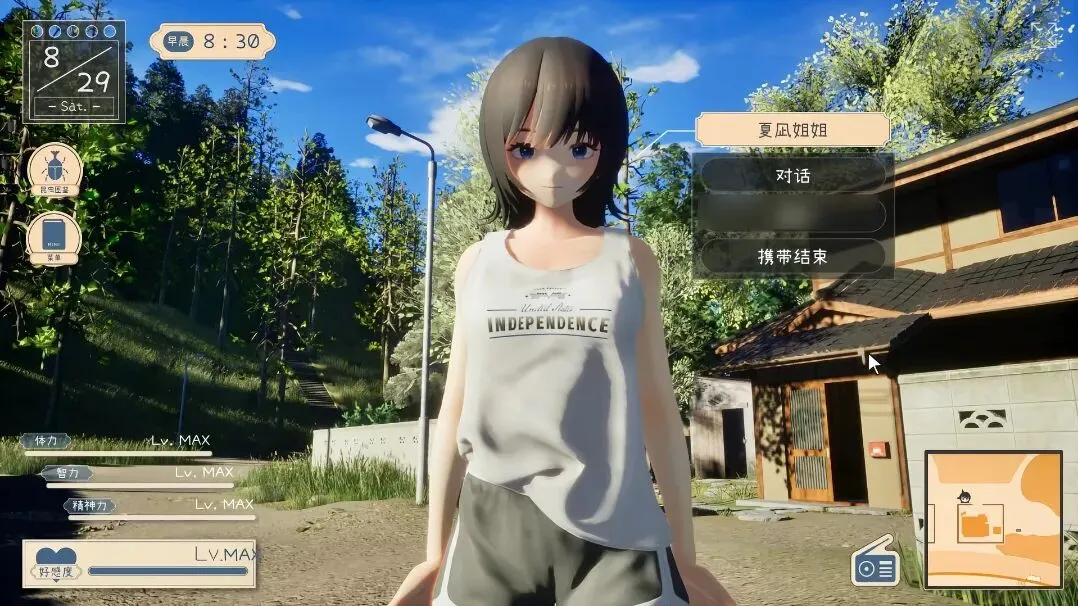This screenshot has width=1078, height=606.
Task: Choose the 对话 (talk) option
Action: tap(793, 175)
